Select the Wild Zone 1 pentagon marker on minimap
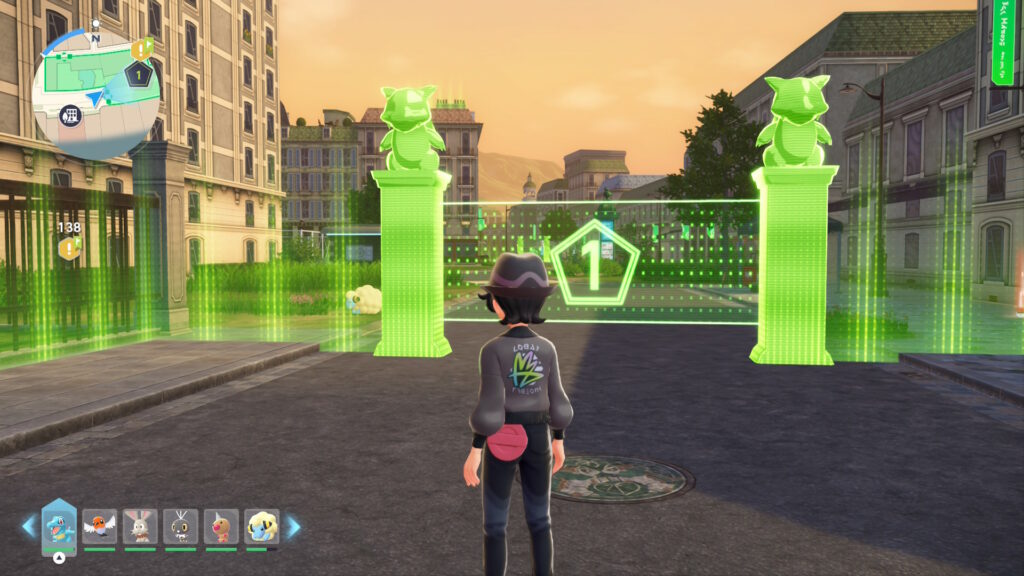Image resolution: width=1024 pixels, height=576 pixels. [x=140, y=74]
